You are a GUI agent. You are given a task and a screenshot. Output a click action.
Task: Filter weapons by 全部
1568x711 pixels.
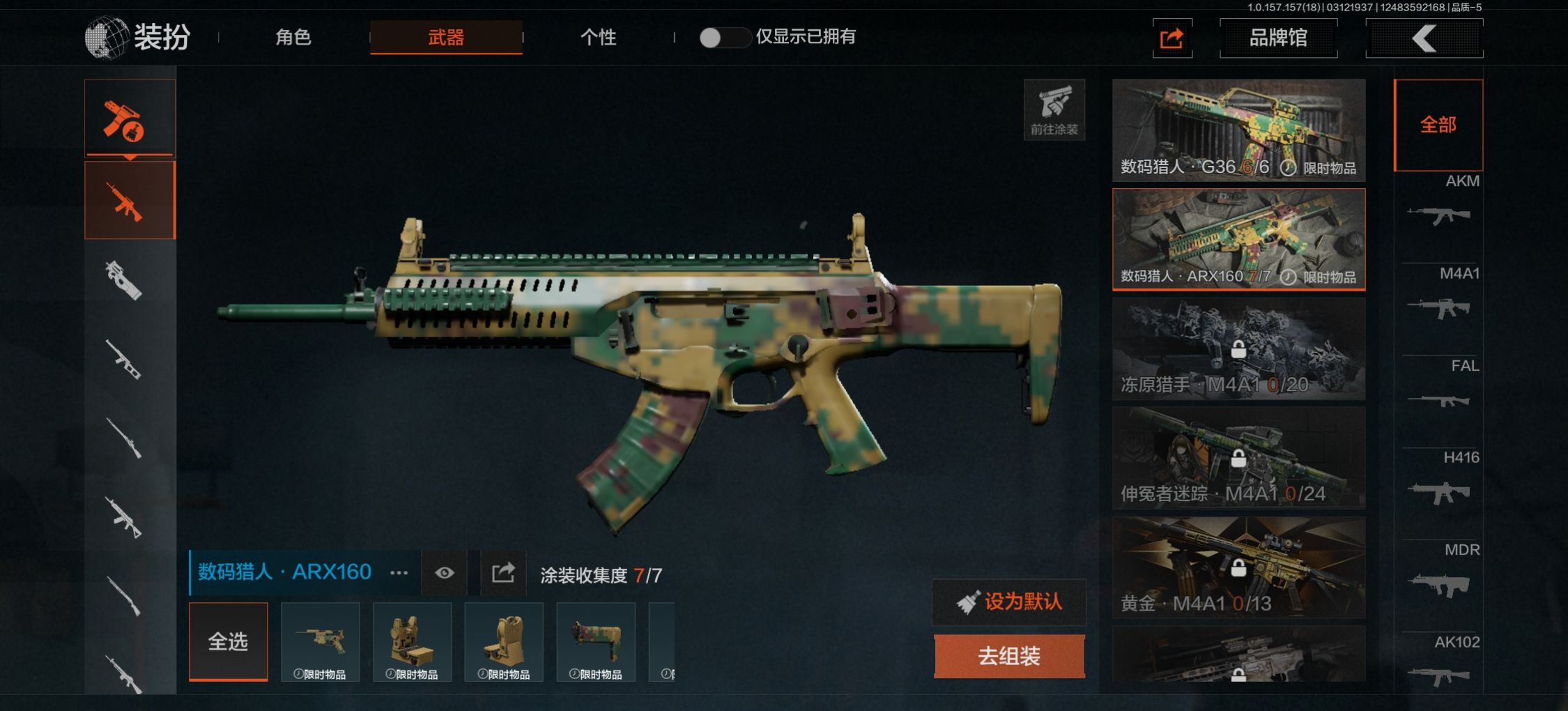(x=1438, y=125)
